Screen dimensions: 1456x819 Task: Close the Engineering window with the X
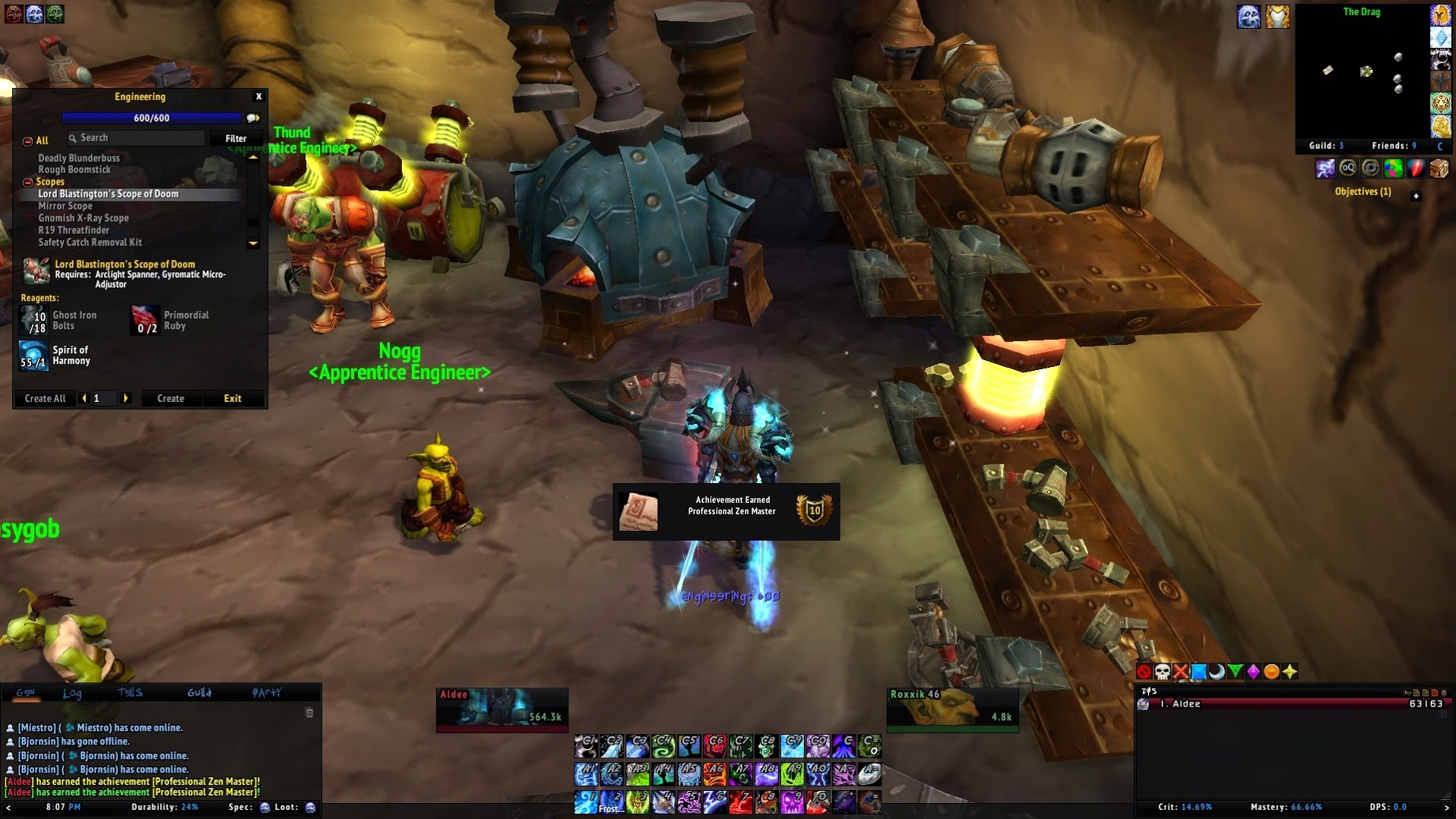pyautogui.click(x=258, y=96)
